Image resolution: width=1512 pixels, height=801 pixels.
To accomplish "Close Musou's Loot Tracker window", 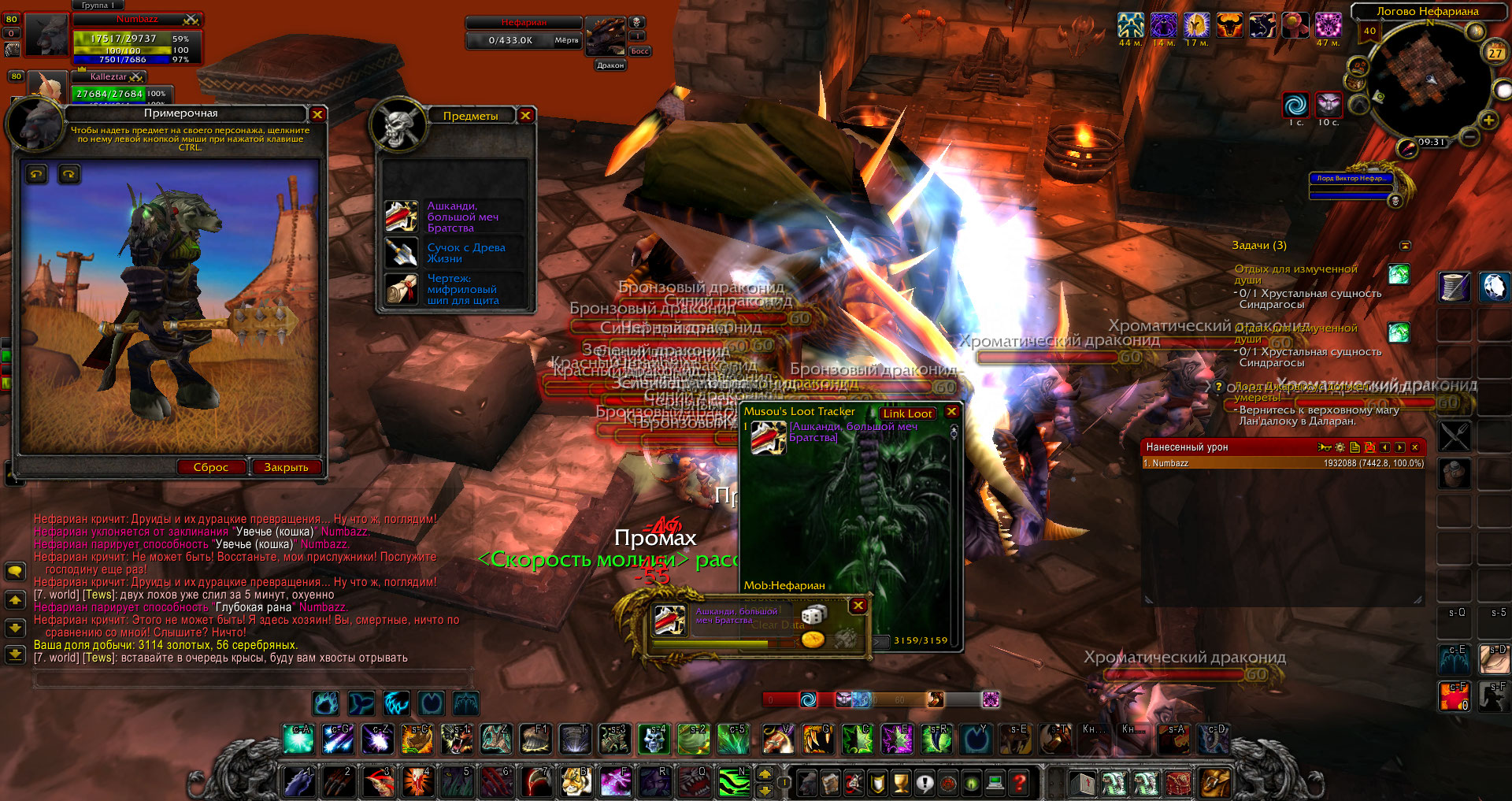I will click(951, 412).
